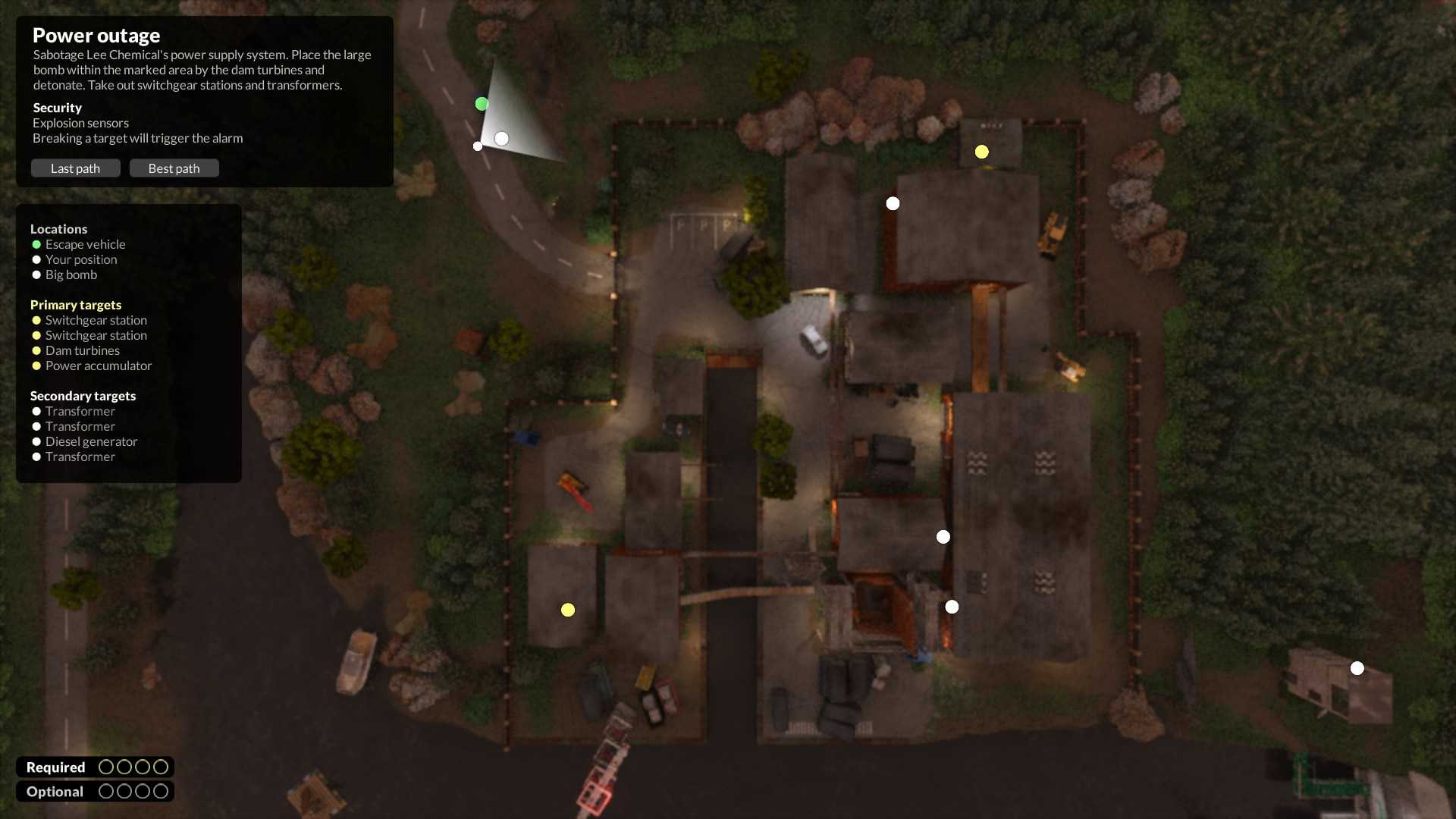Select Your position in the locations legend
The width and height of the screenshot is (1456, 819).
[x=80, y=259]
